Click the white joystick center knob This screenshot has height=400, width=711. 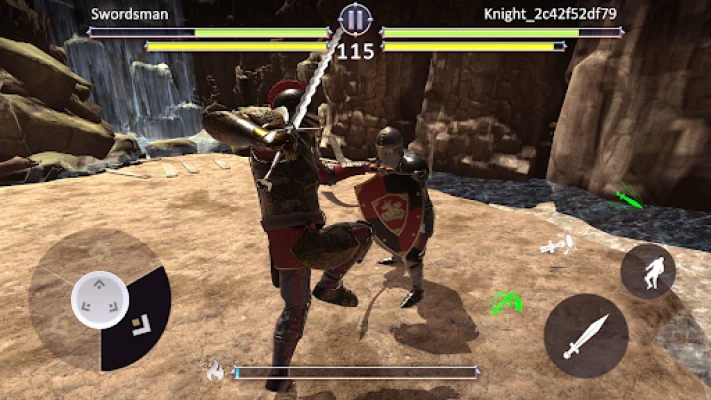(x=99, y=298)
